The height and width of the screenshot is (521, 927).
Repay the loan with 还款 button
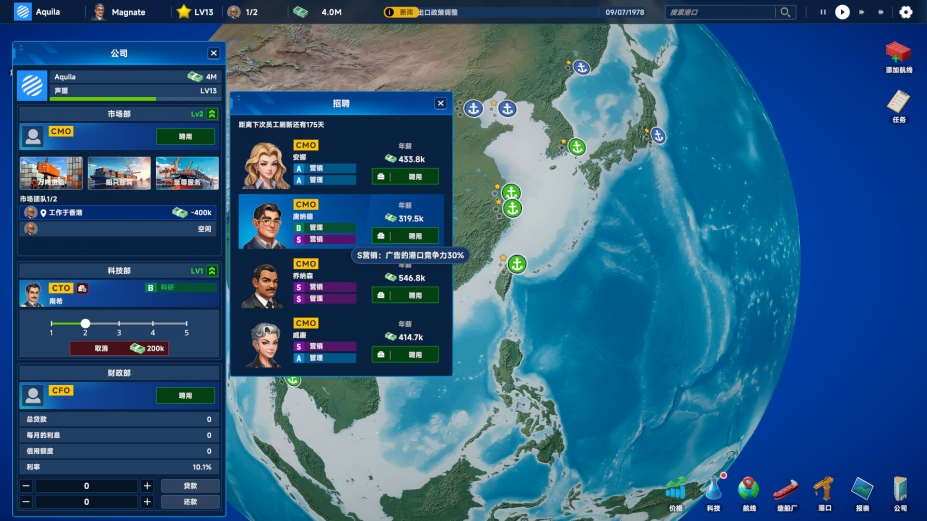coord(190,502)
